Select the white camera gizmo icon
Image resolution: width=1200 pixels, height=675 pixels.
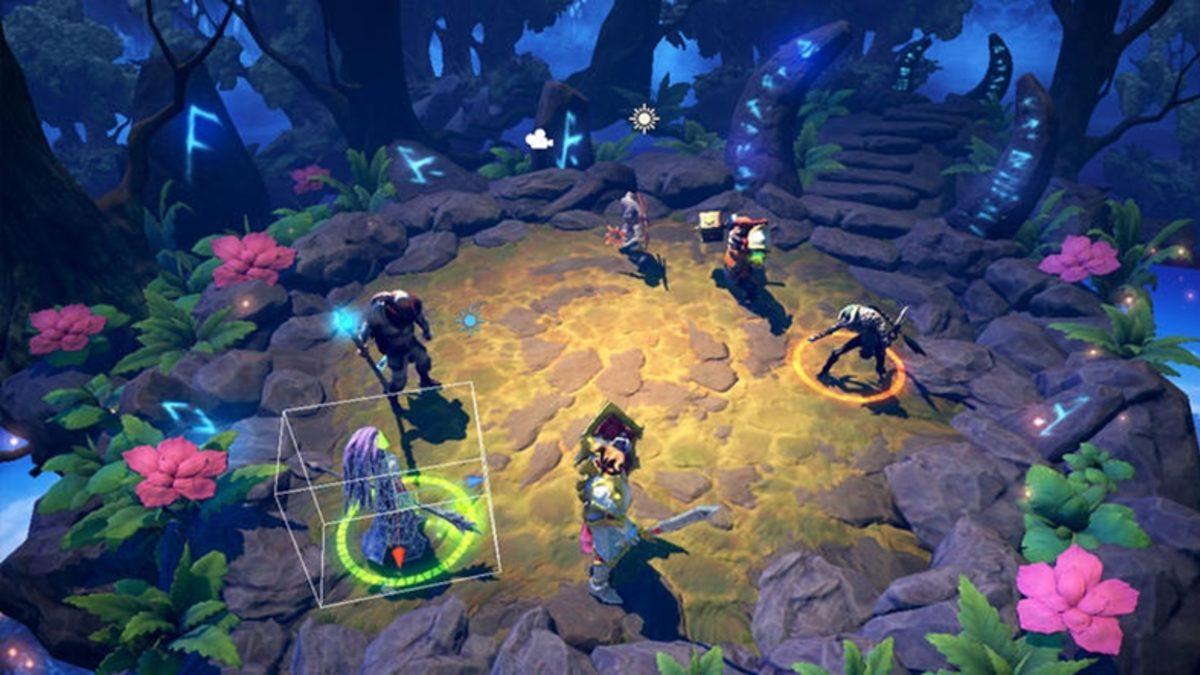pyautogui.click(x=540, y=139)
